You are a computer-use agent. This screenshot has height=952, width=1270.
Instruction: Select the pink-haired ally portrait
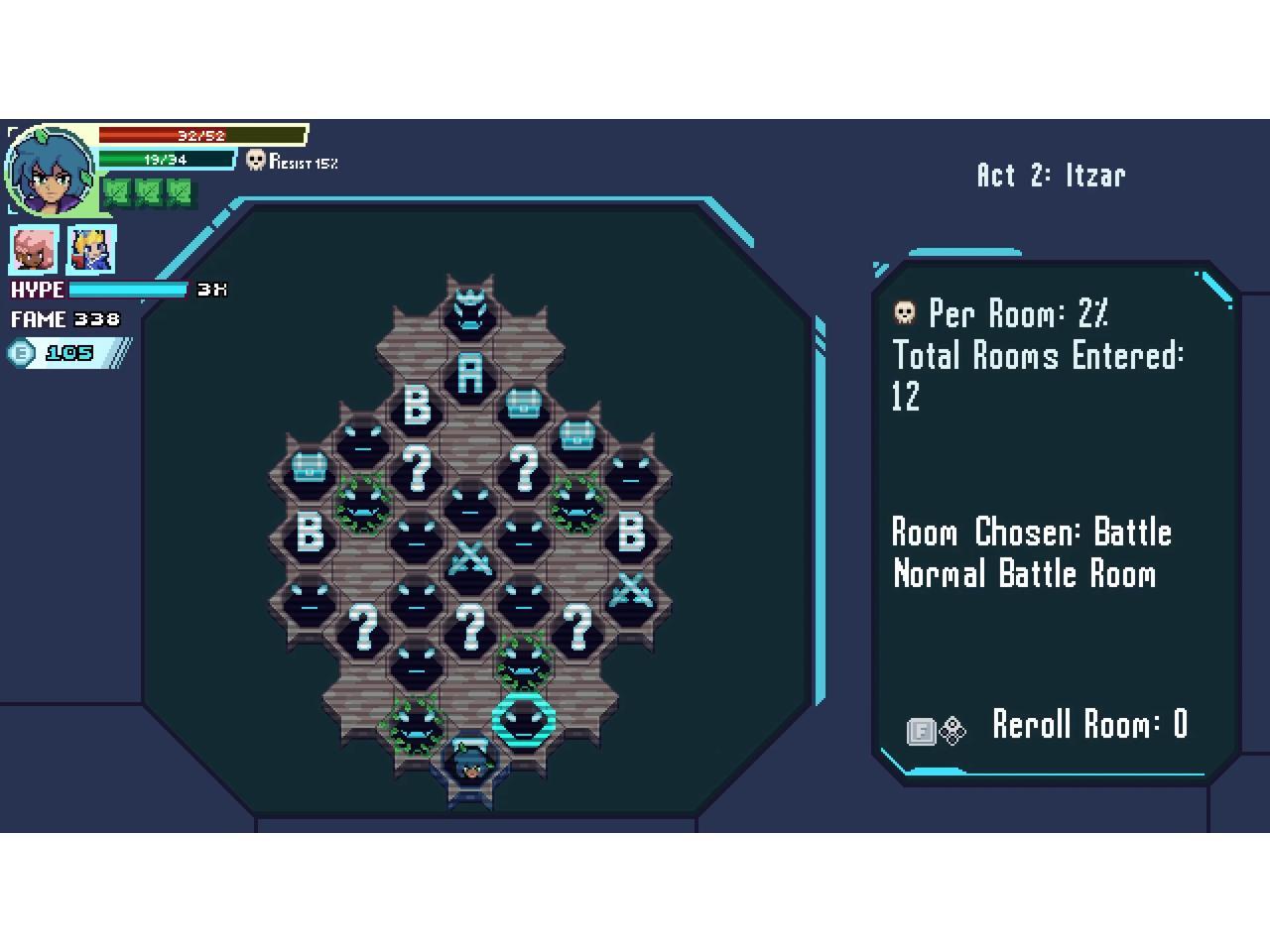(x=35, y=249)
